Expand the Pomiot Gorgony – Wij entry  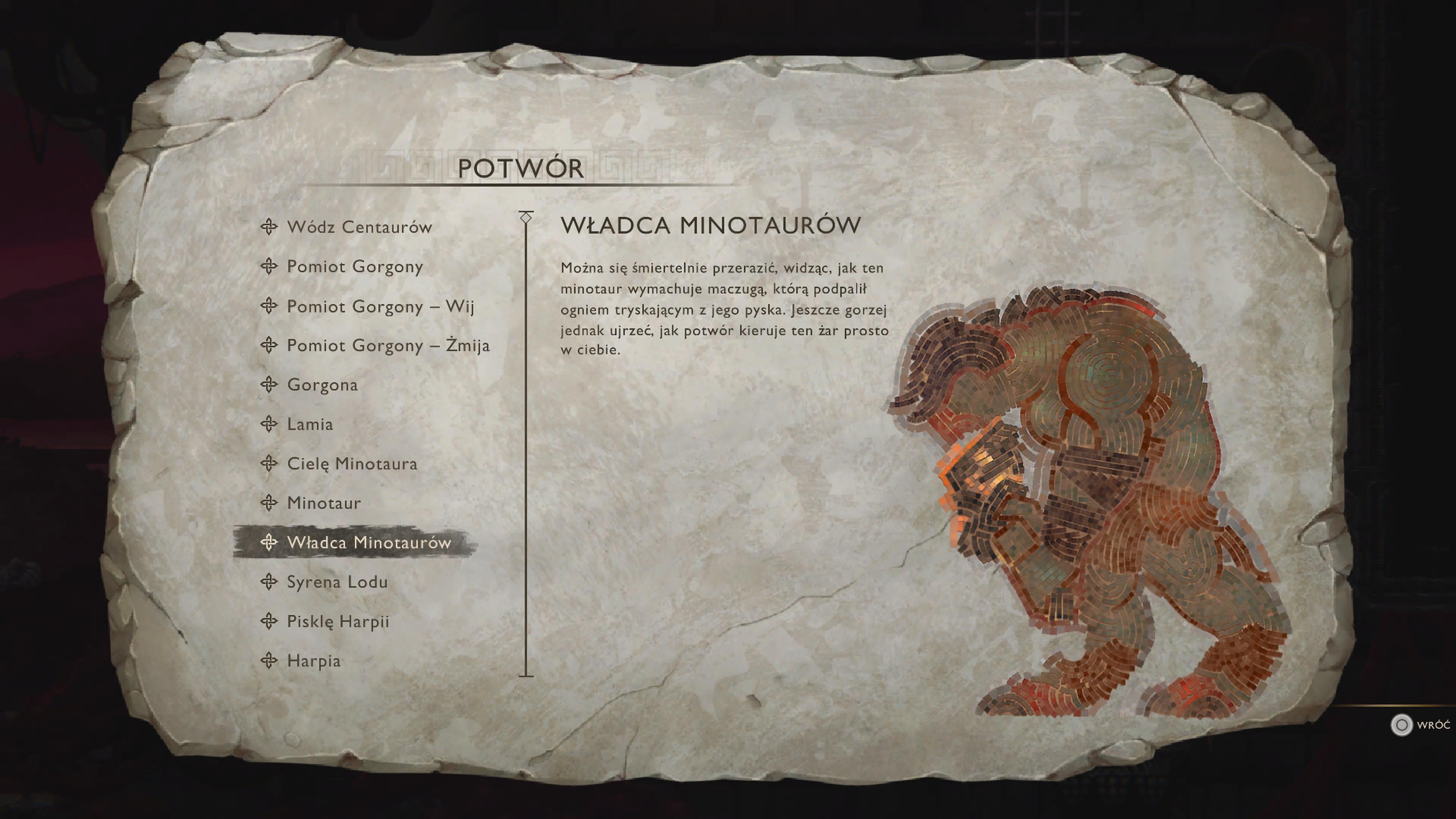click(x=381, y=307)
